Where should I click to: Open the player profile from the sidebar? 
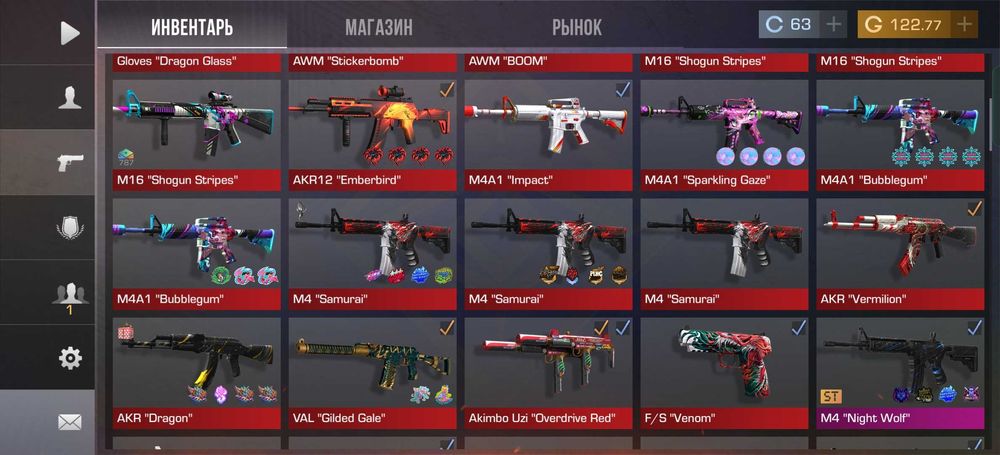(x=69, y=97)
